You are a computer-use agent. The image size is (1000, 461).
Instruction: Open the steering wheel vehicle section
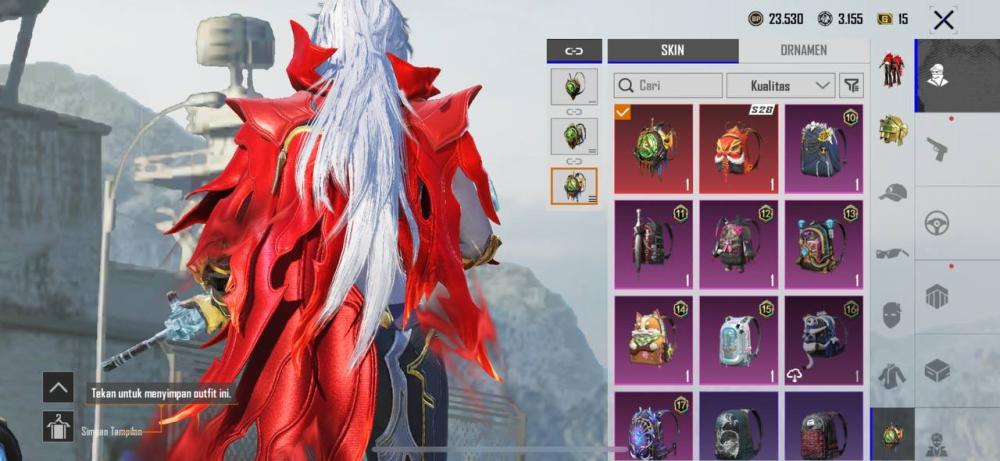pyautogui.click(x=937, y=223)
